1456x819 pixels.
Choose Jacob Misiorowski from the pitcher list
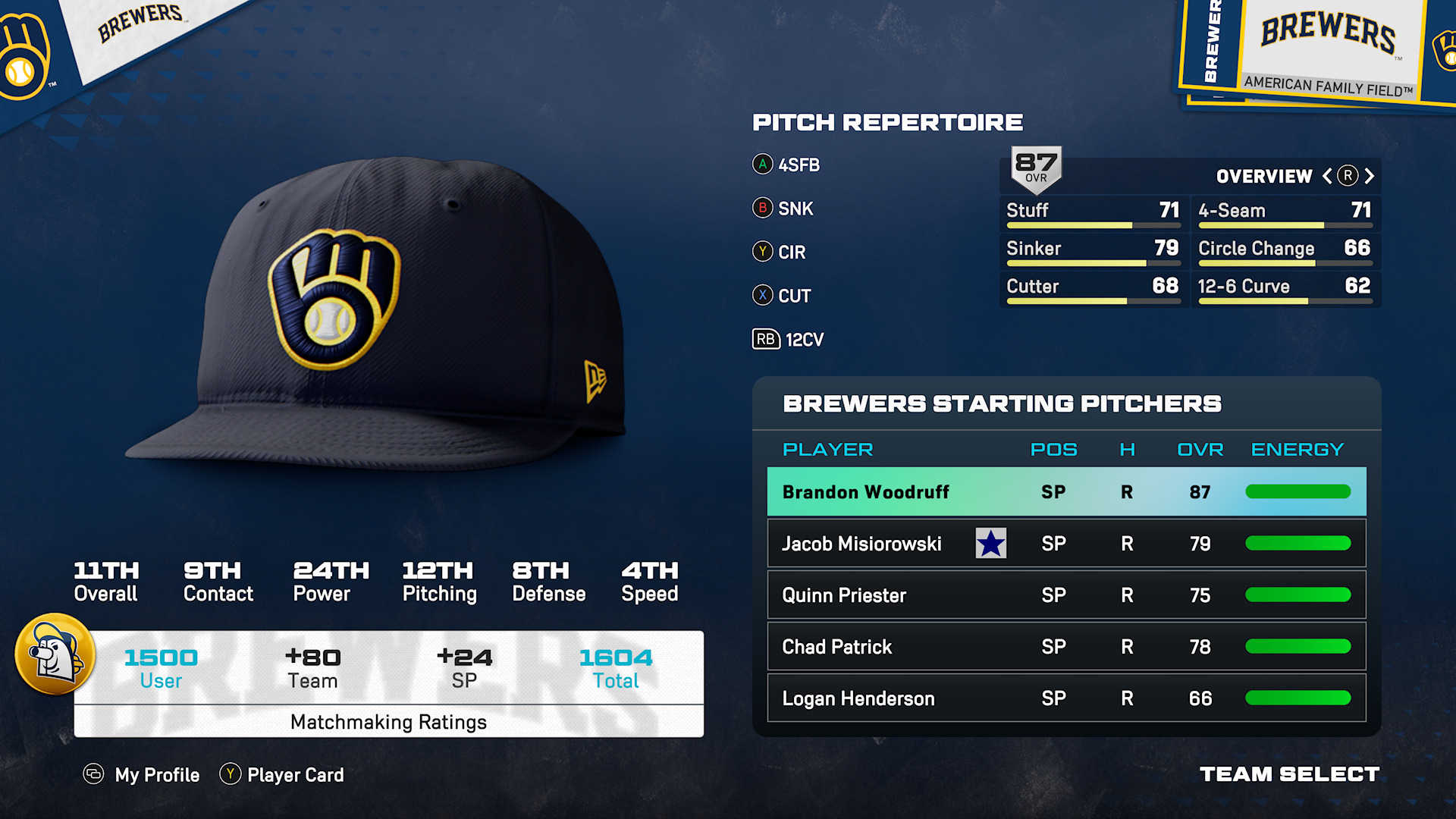click(x=1065, y=544)
